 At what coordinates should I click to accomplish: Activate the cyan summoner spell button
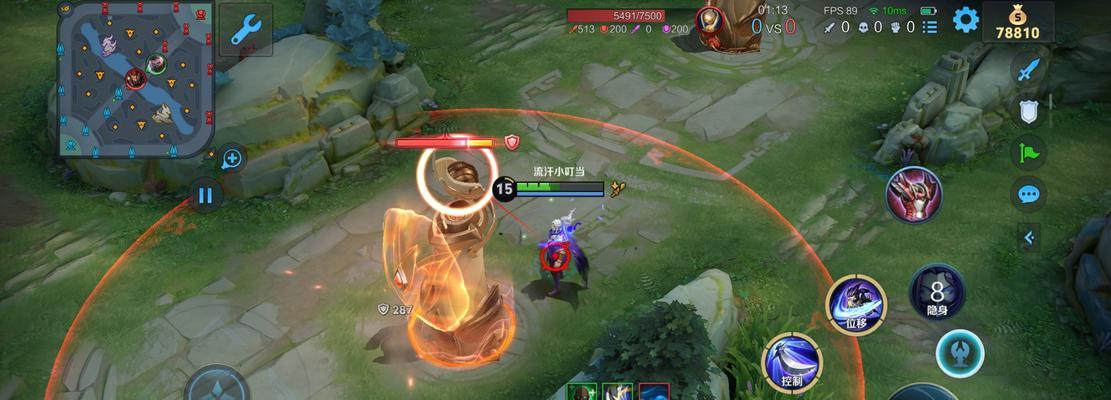[960, 353]
